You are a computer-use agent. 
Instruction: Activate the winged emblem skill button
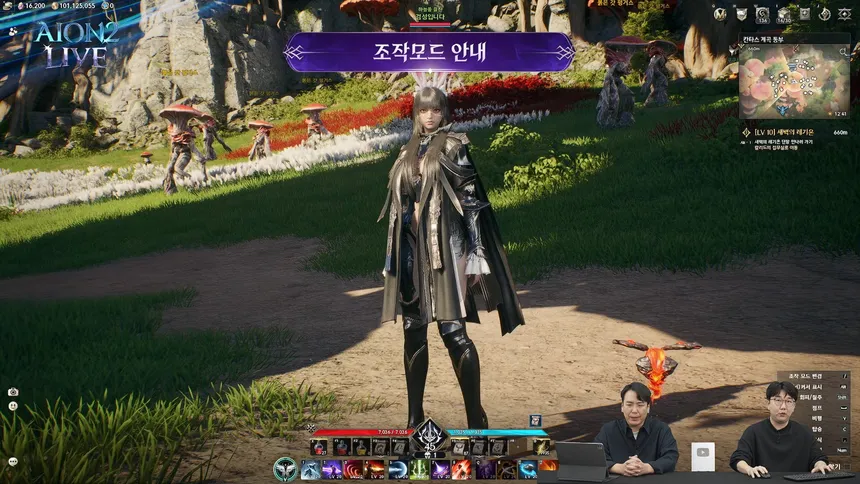(285, 468)
